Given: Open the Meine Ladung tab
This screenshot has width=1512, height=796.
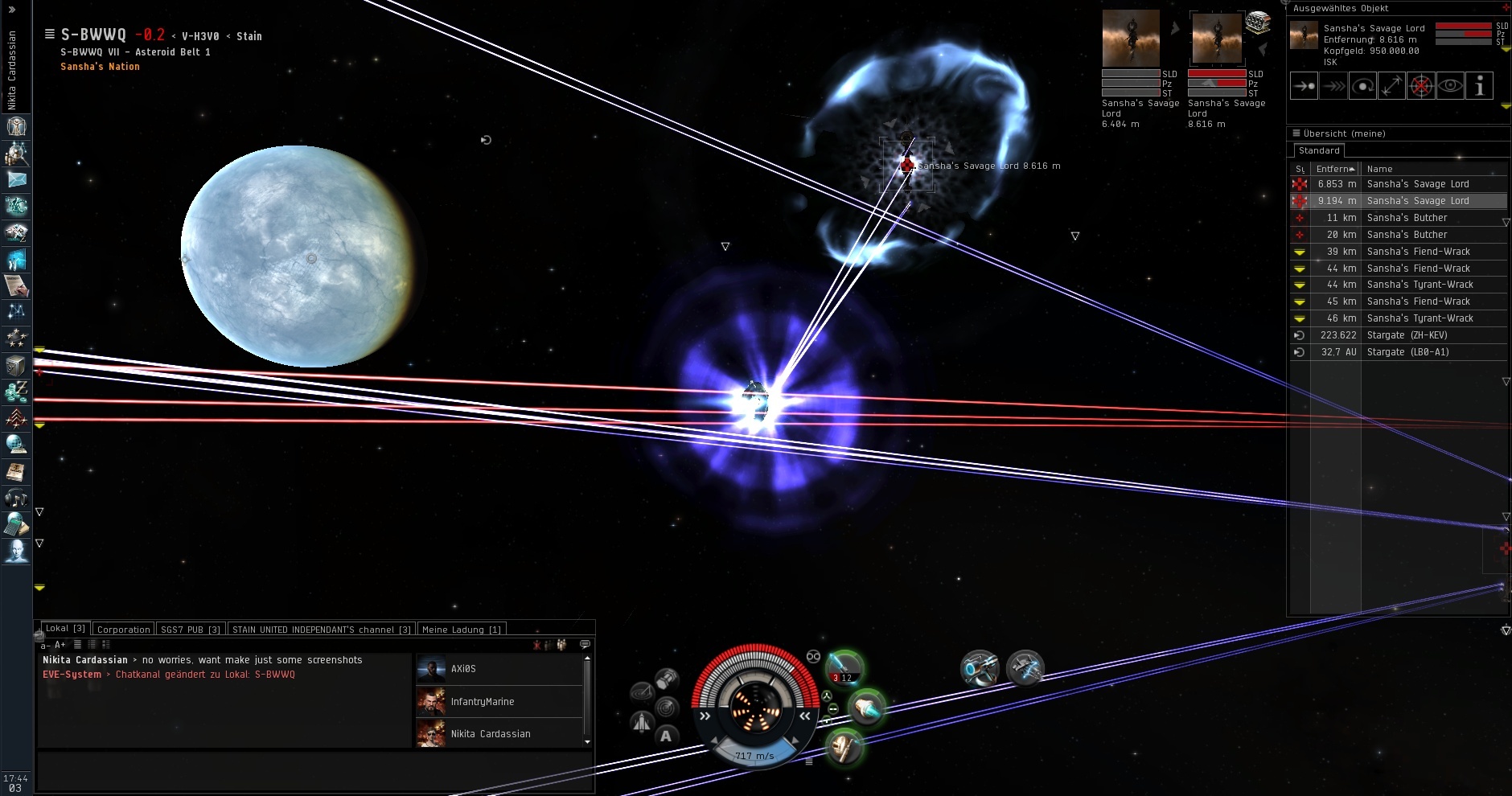Looking at the screenshot, I should (461, 629).
